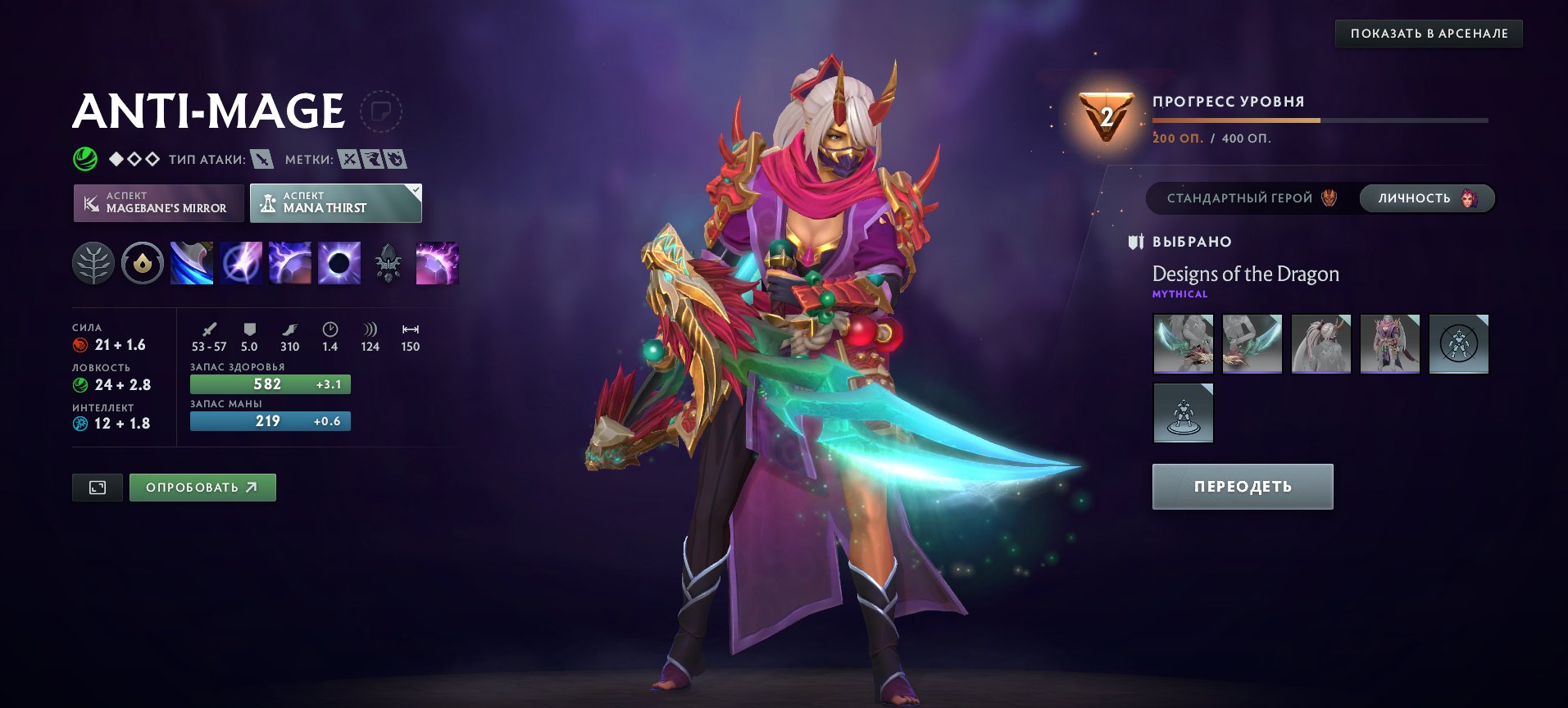Click the Counterspell ability icon
The height and width of the screenshot is (708, 1568).
click(289, 265)
